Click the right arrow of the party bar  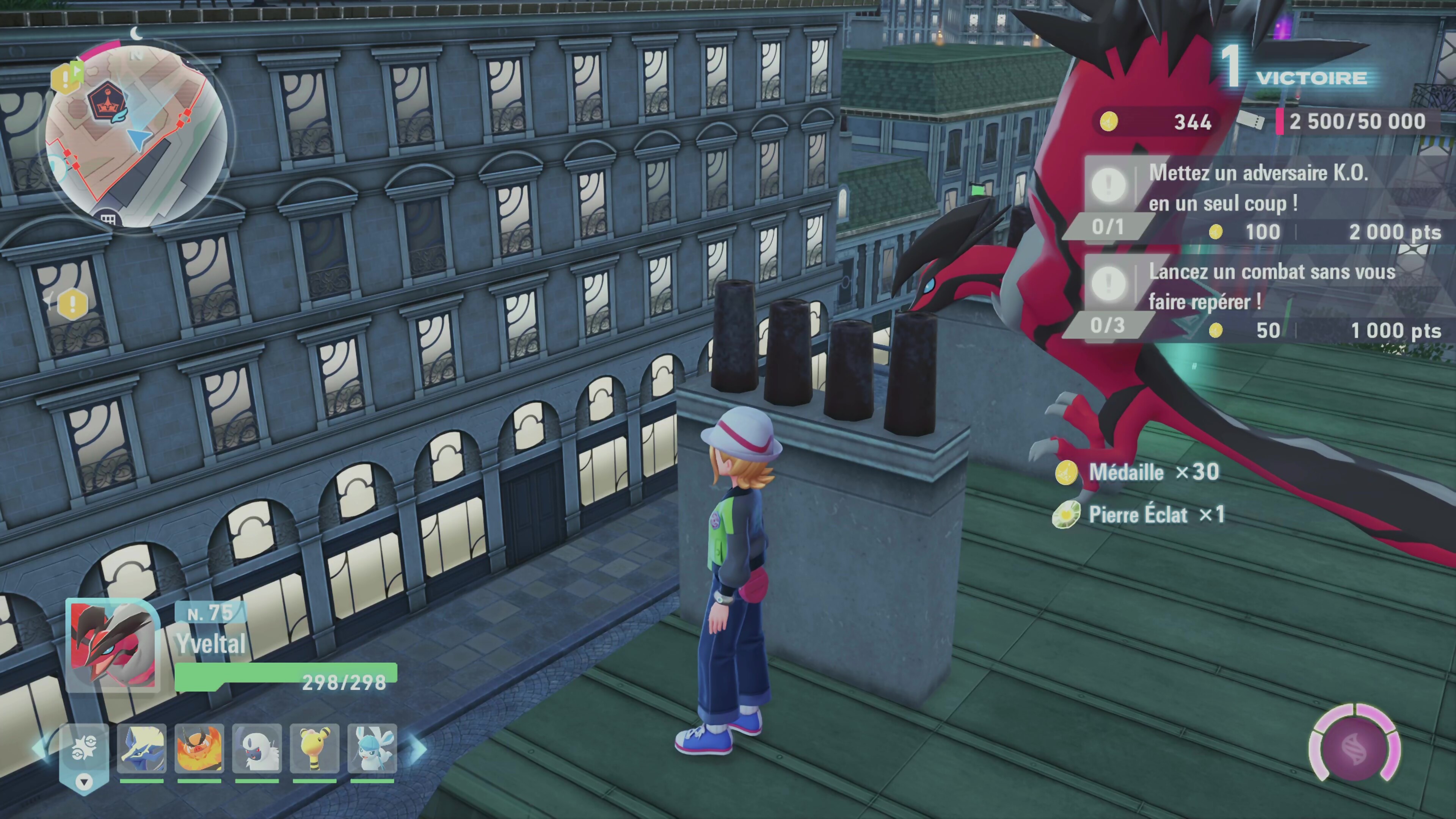click(418, 749)
